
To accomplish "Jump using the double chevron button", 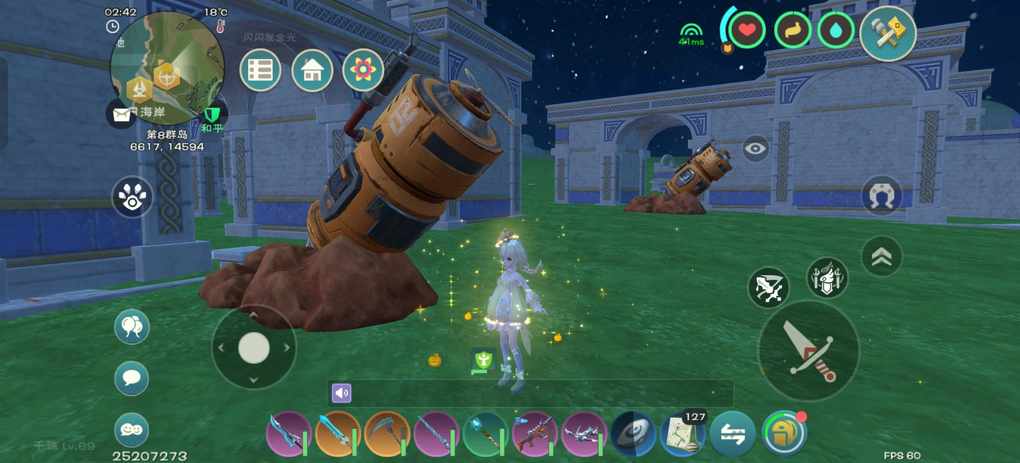I will point(881,257).
